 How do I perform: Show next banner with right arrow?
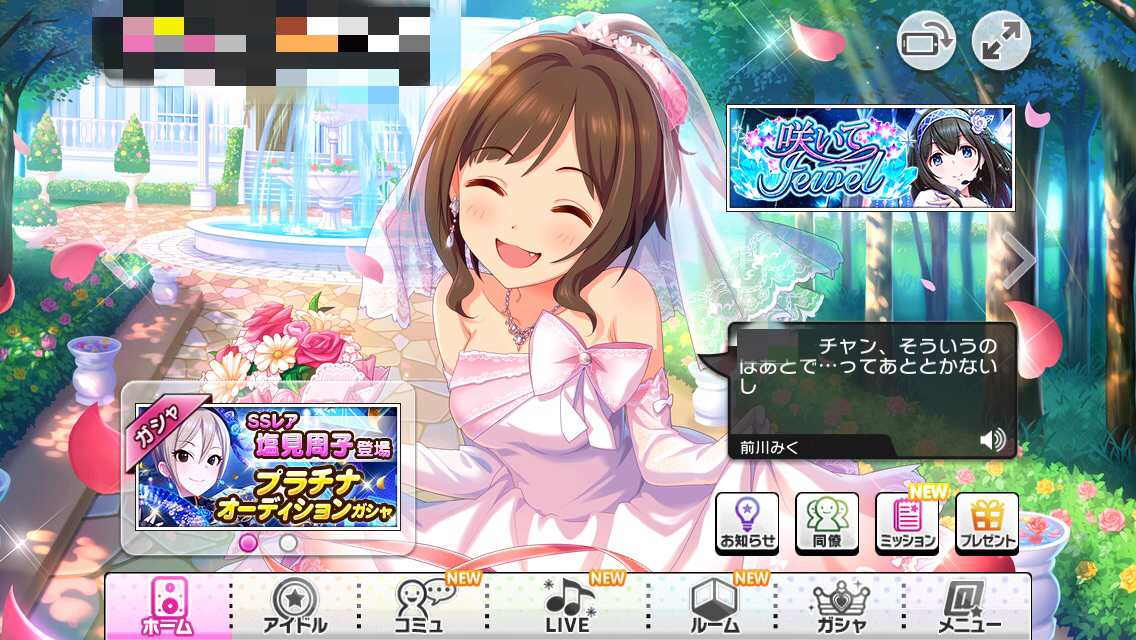(x=1019, y=260)
